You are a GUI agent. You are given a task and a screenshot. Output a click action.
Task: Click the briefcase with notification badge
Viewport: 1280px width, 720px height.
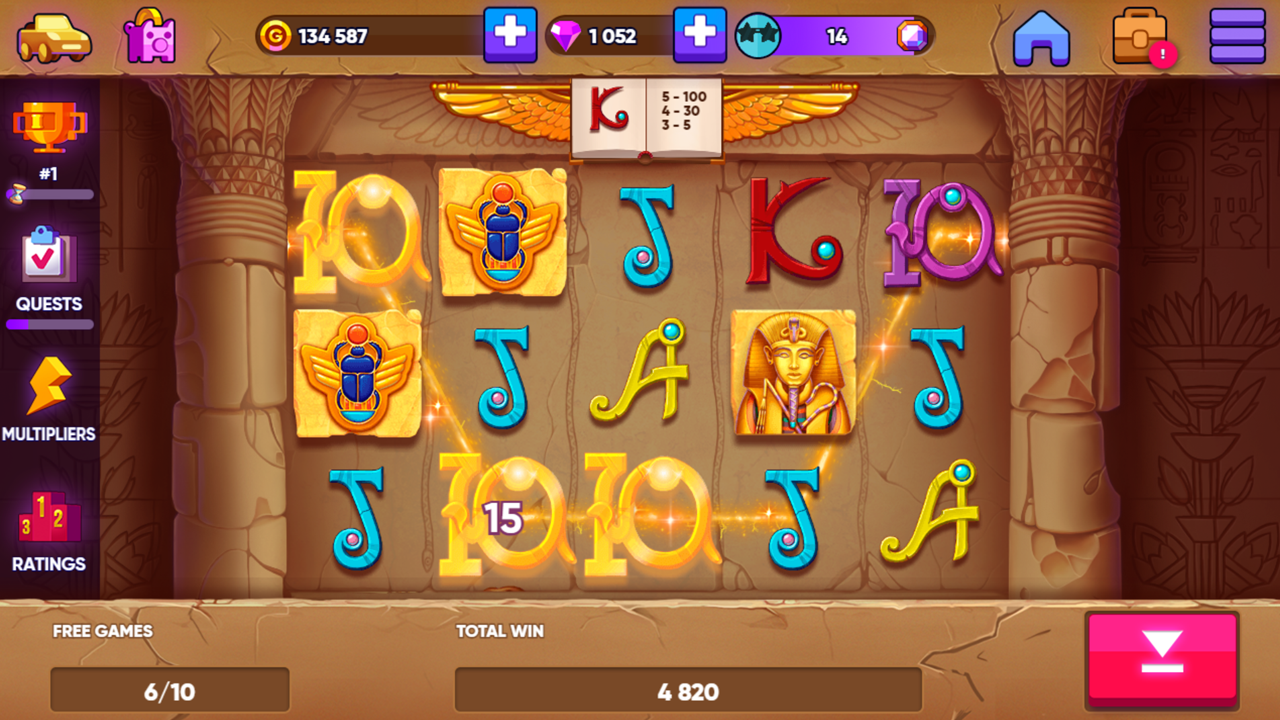point(1140,36)
